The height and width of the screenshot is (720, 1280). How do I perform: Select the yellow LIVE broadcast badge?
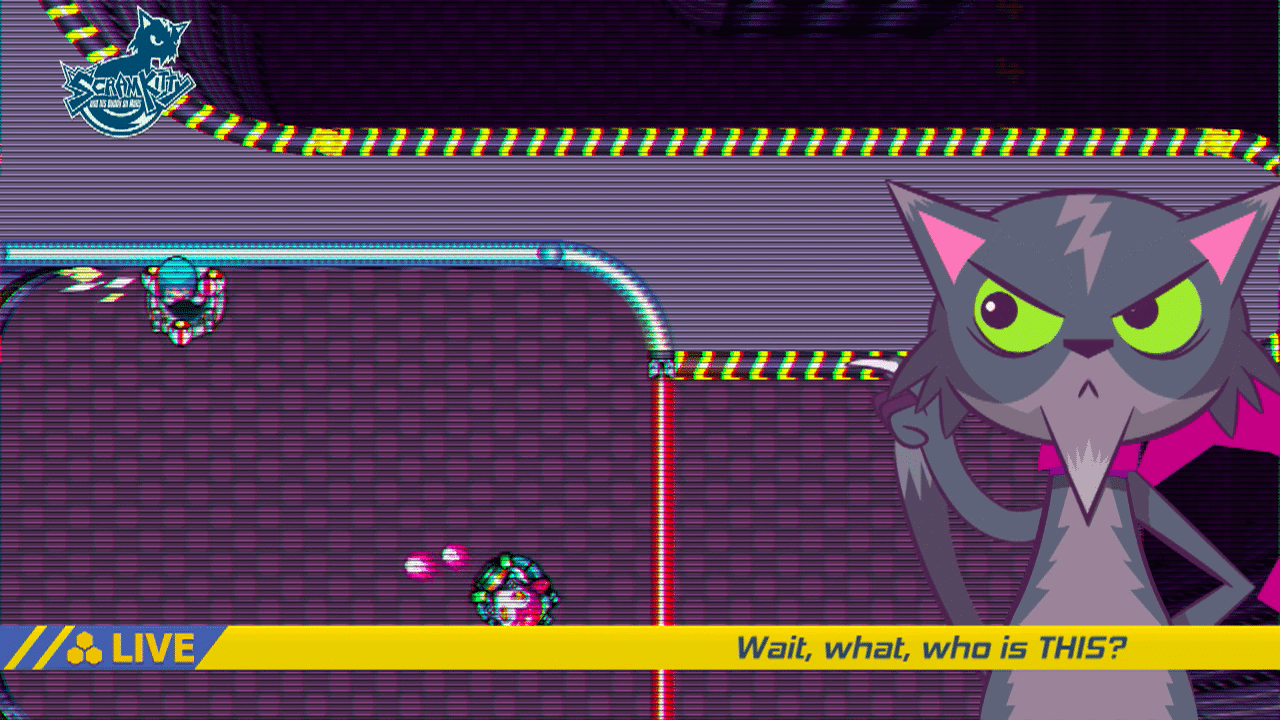pos(130,648)
